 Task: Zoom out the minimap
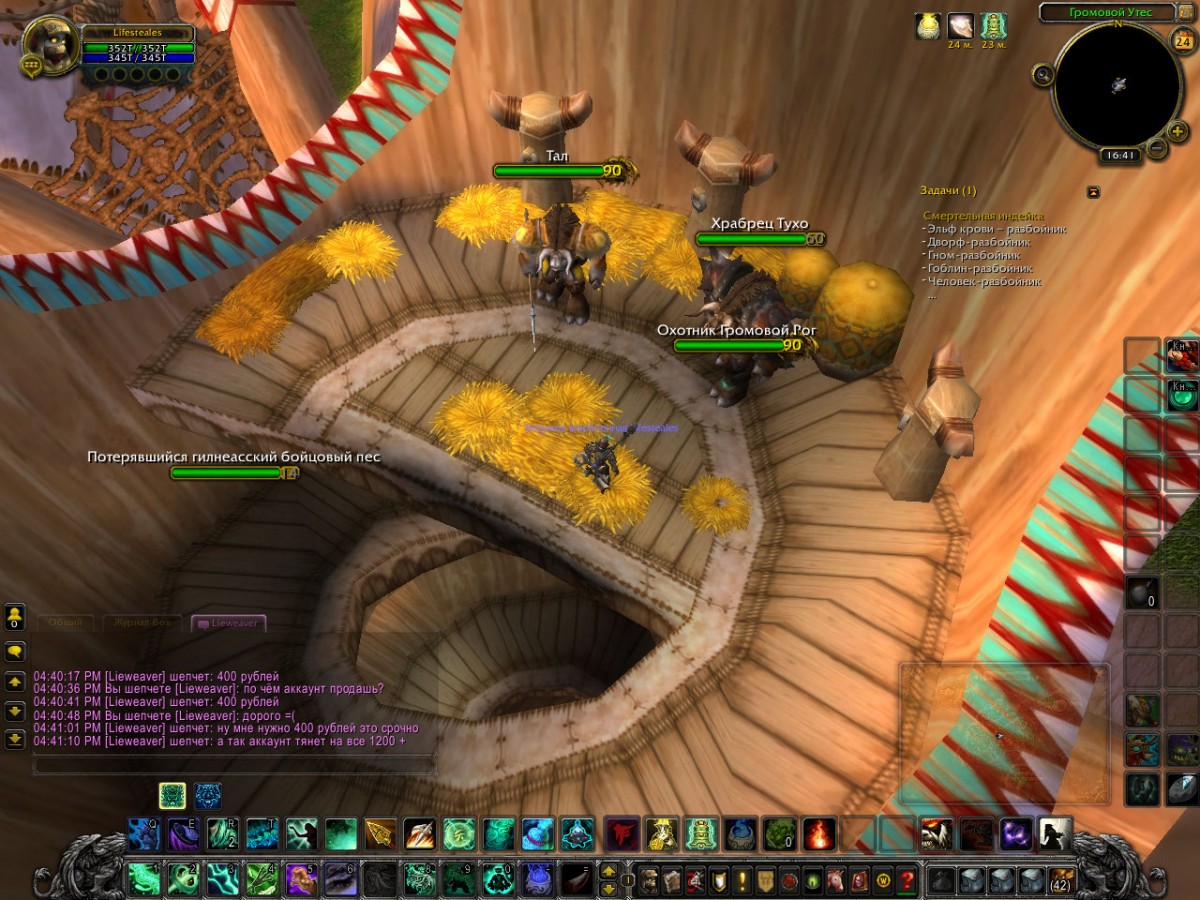(x=1157, y=149)
